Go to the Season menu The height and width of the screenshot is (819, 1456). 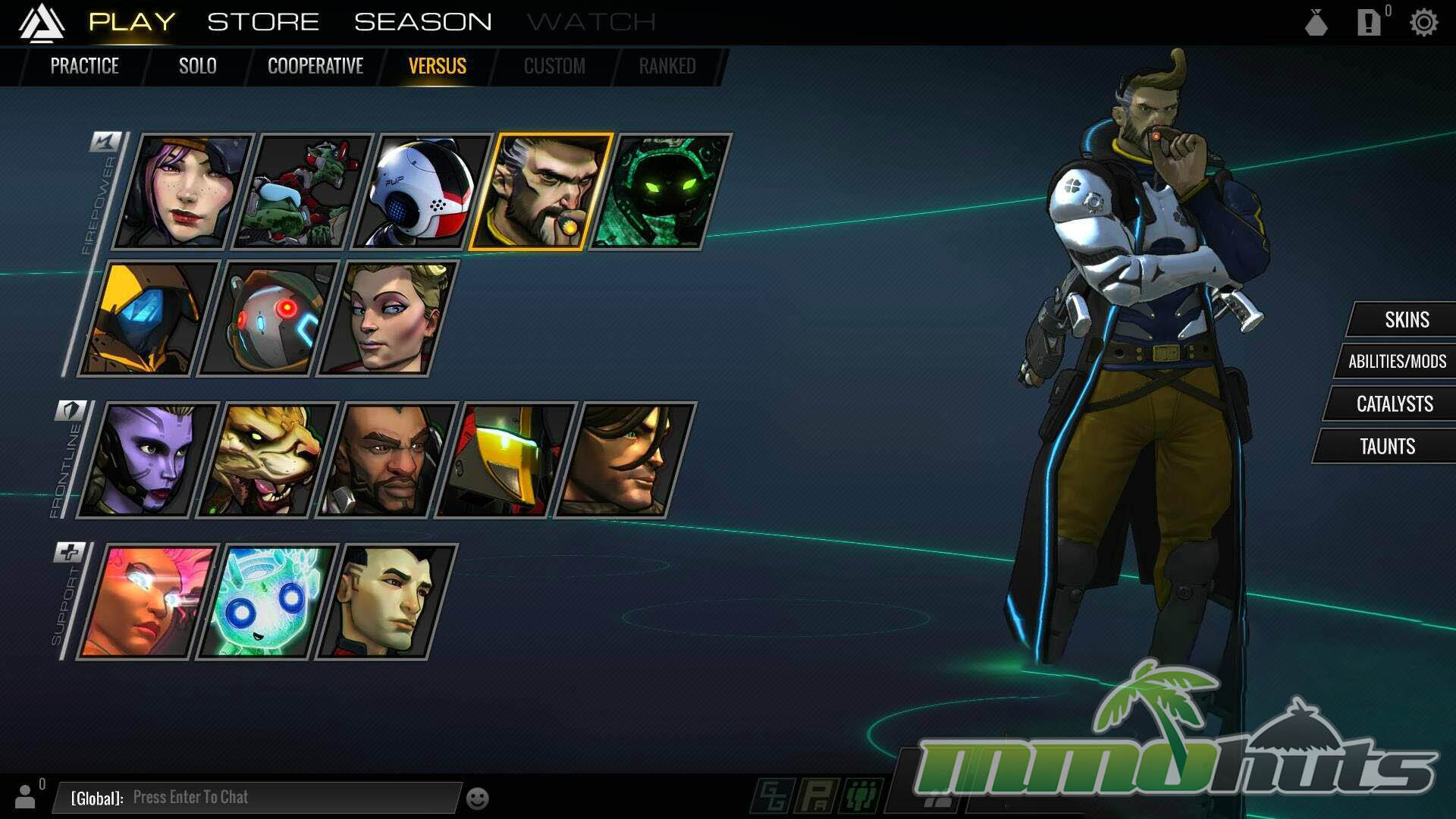pos(422,22)
